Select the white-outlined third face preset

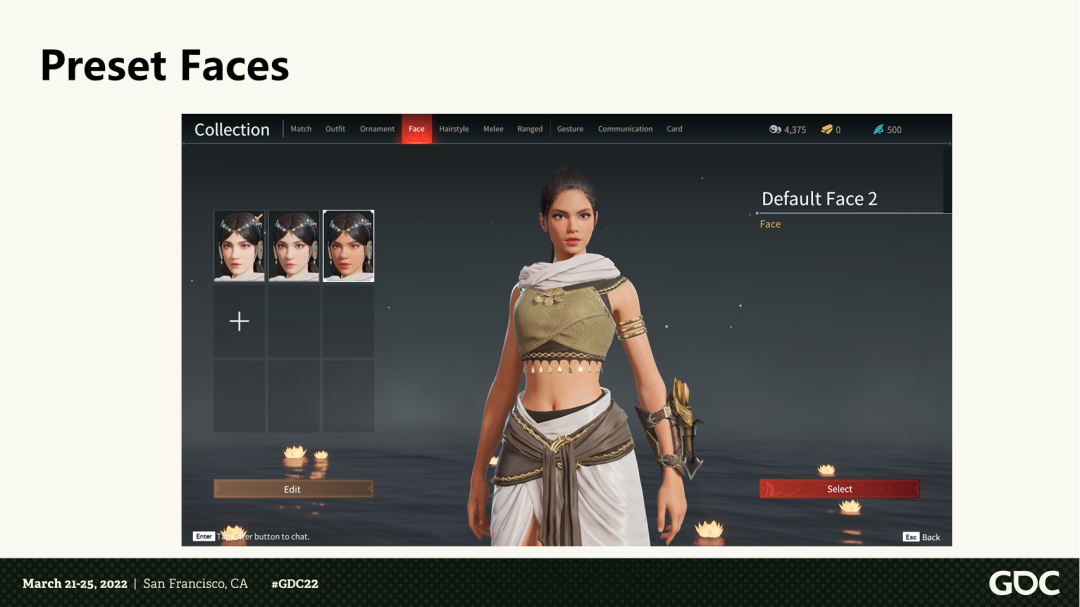[348, 246]
